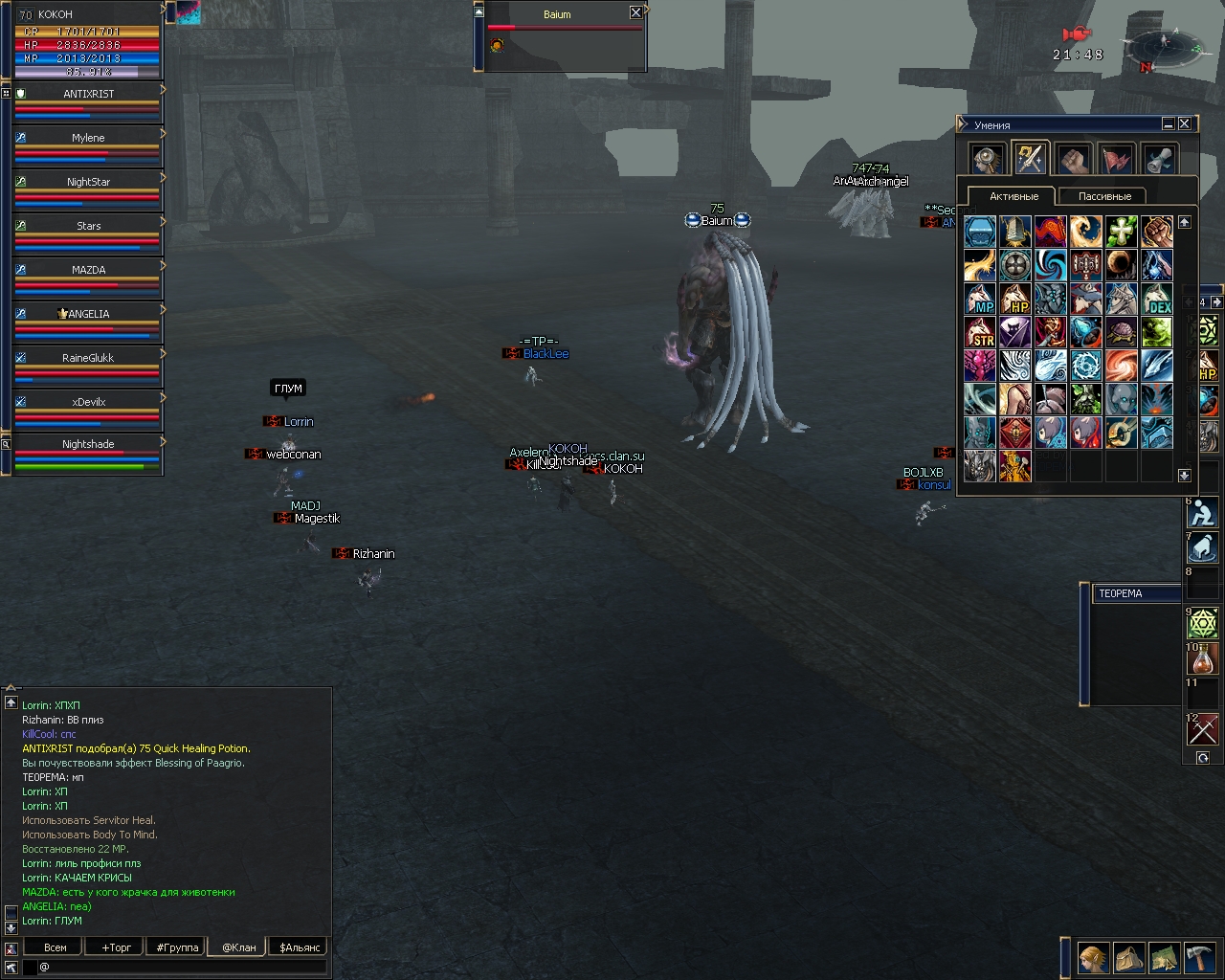
Task: Cast the turtle shell skill
Action: (1121, 333)
